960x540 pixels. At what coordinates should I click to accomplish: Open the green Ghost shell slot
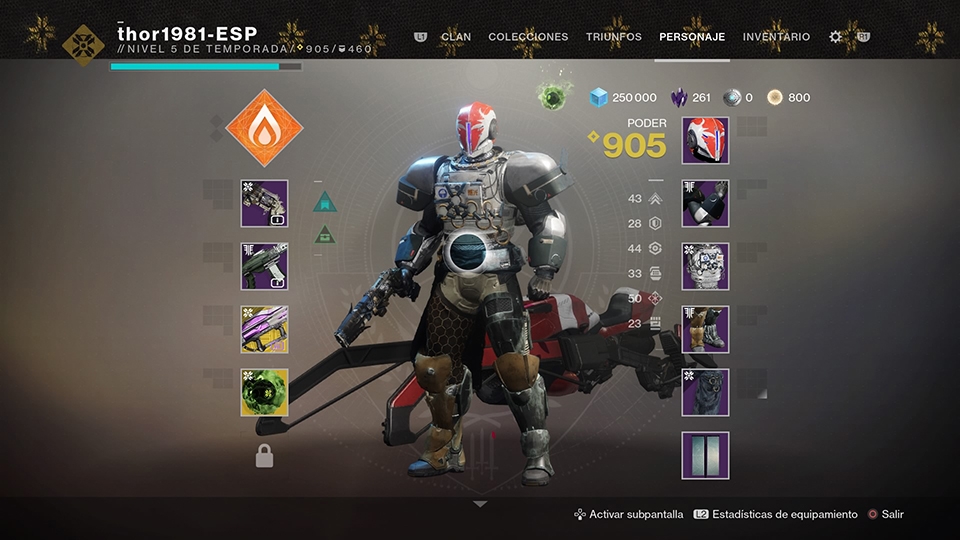click(264, 393)
